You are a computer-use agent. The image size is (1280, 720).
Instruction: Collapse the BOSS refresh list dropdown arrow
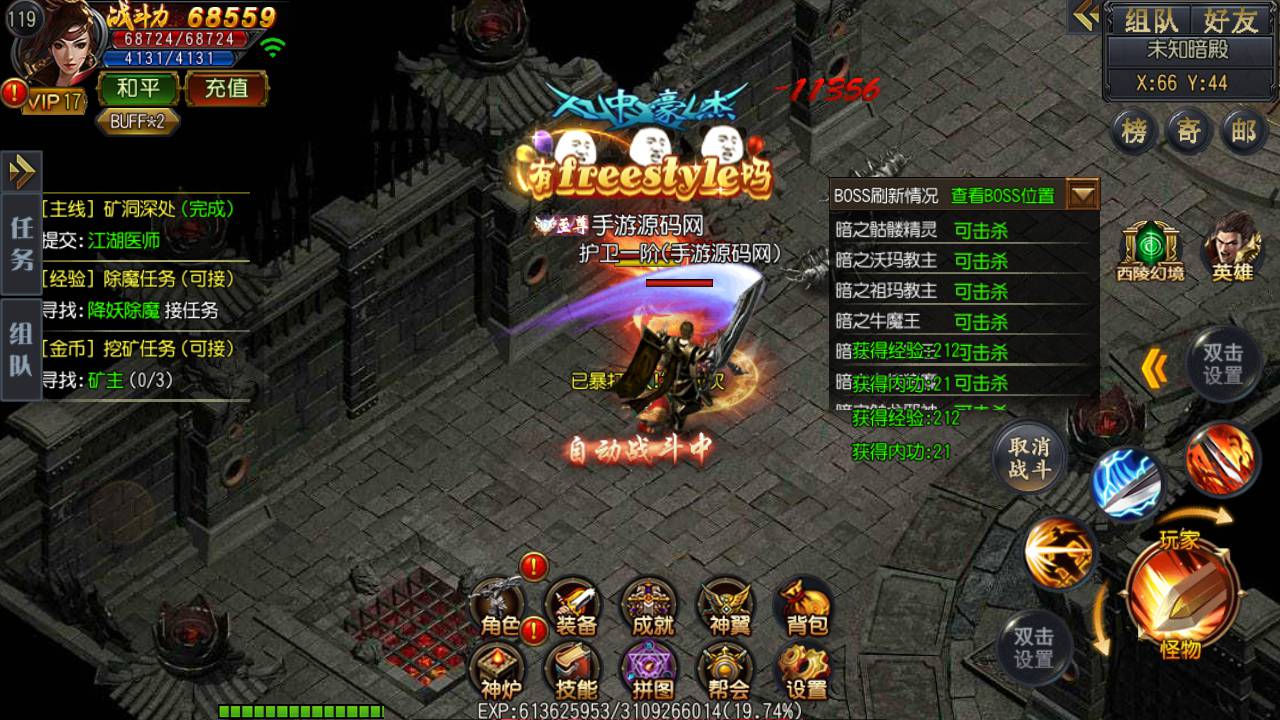(x=1083, y=195)
